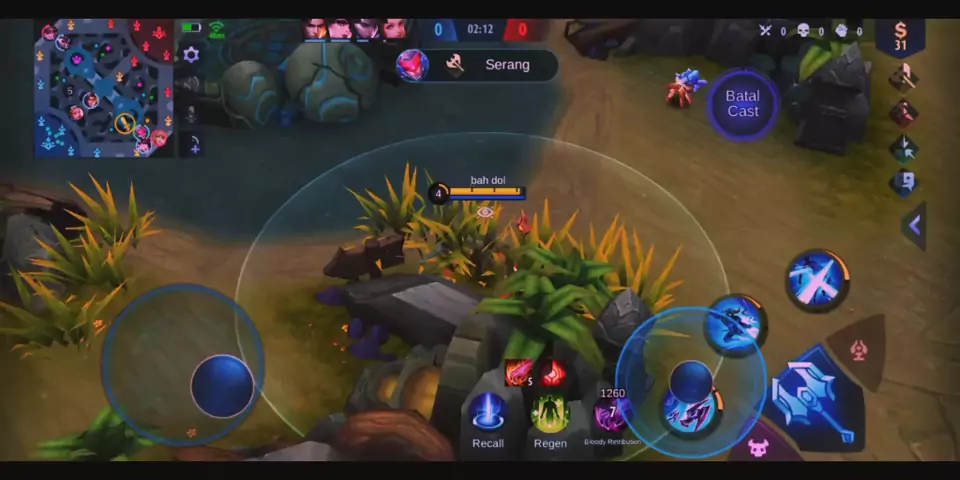
Task: Tap the Batal Cast button
Action: coord(743,104)
